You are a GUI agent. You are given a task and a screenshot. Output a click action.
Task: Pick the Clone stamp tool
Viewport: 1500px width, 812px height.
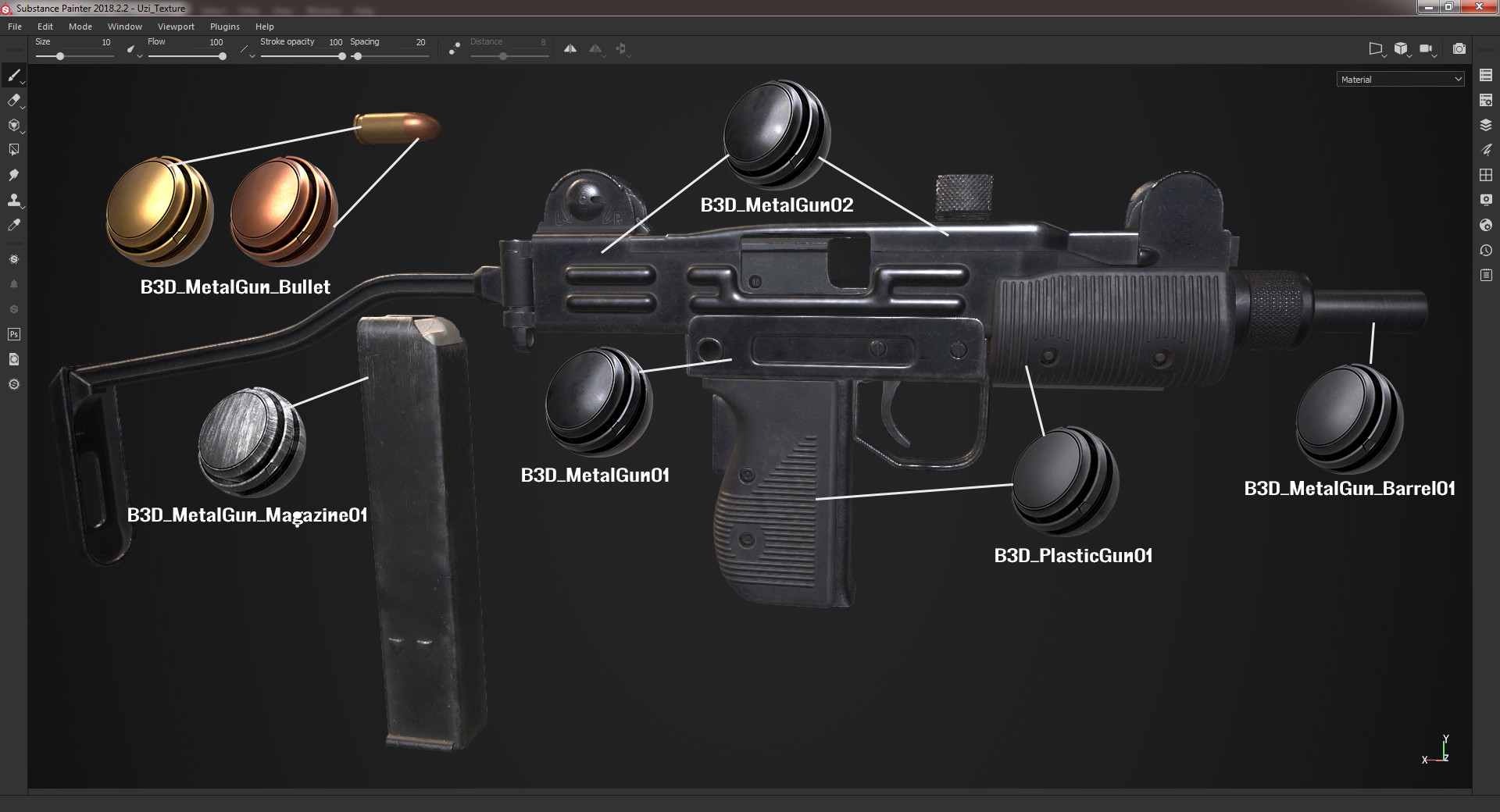[x=14, y=201]
